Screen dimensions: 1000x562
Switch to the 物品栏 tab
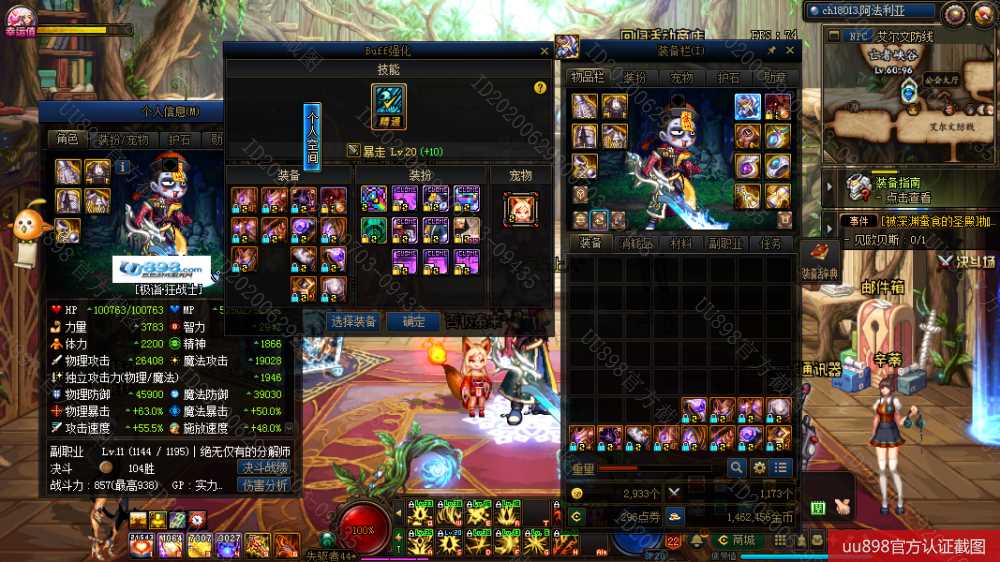(x=587, y=77)
